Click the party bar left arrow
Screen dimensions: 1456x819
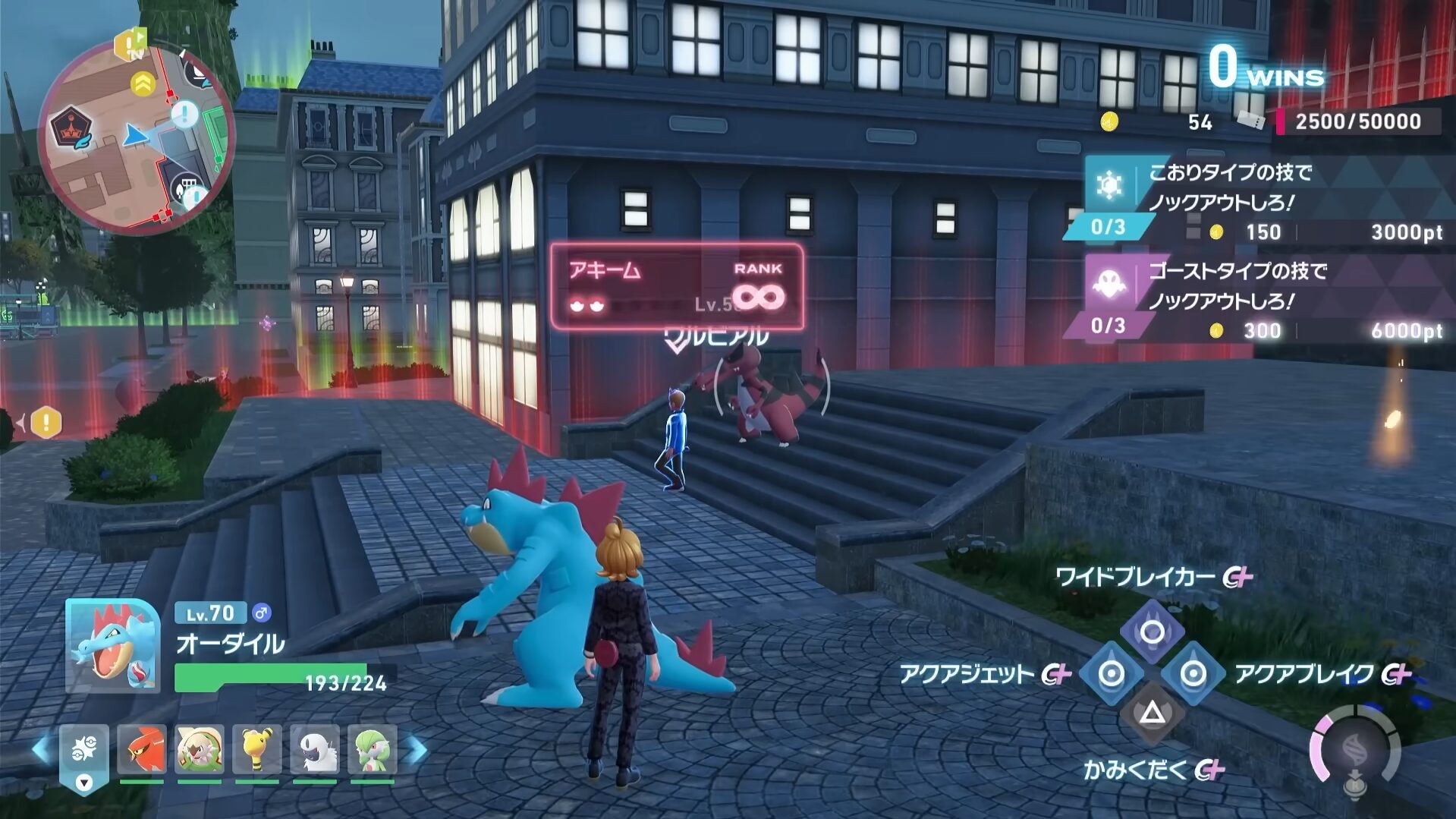tap(41, 749)
